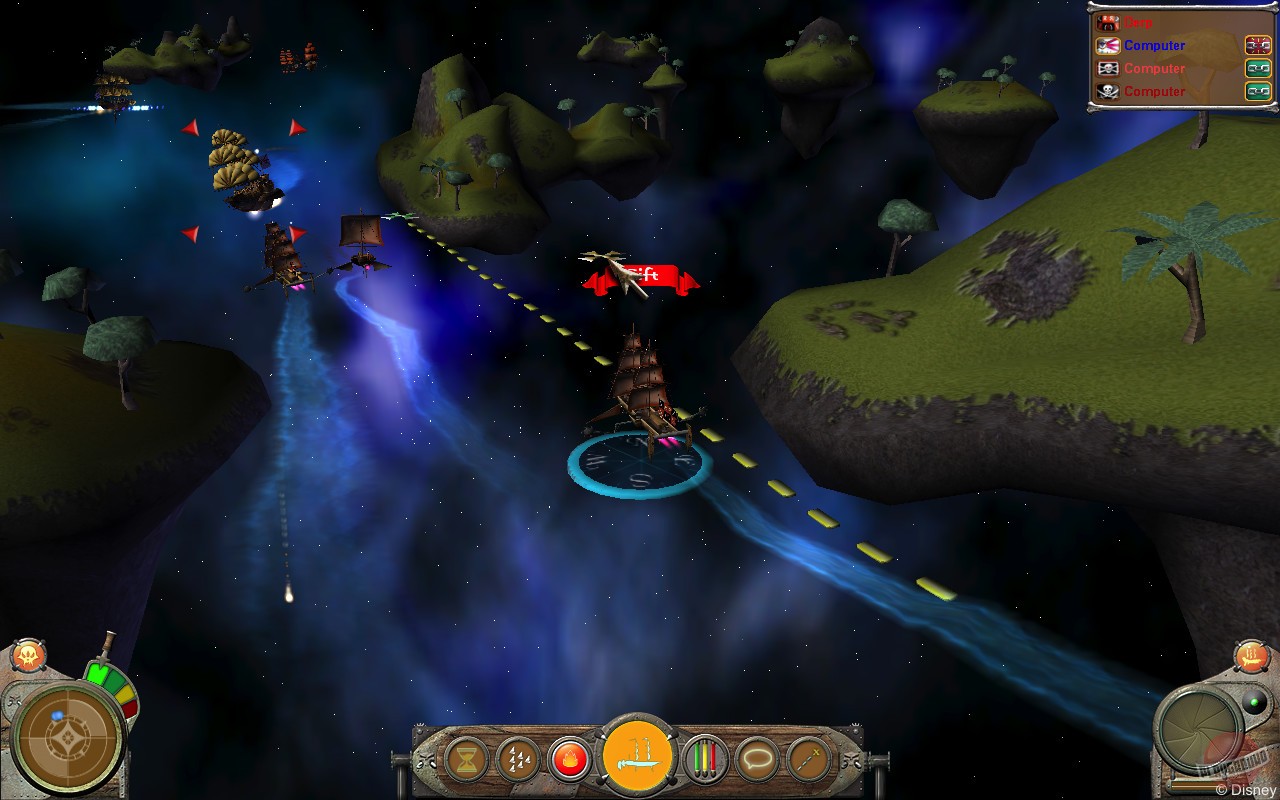Viewport: 1280px width, 800px height.
Task: Click the blue Computer player name
Action: coord(1153,45)
